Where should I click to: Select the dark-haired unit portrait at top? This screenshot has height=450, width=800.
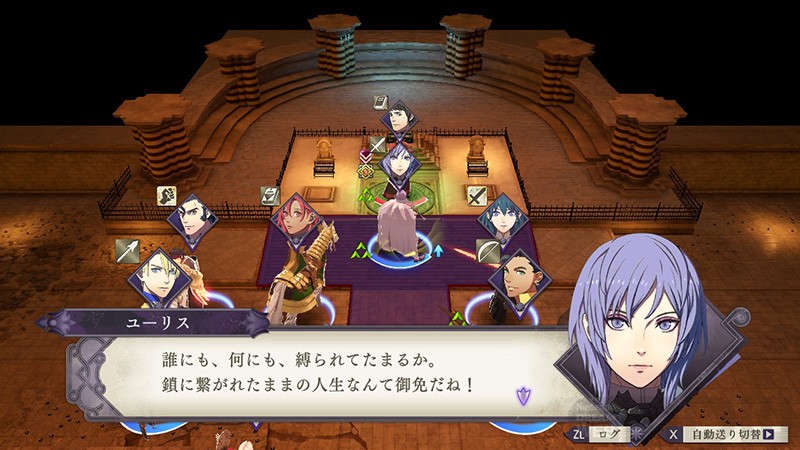[402, 122]
